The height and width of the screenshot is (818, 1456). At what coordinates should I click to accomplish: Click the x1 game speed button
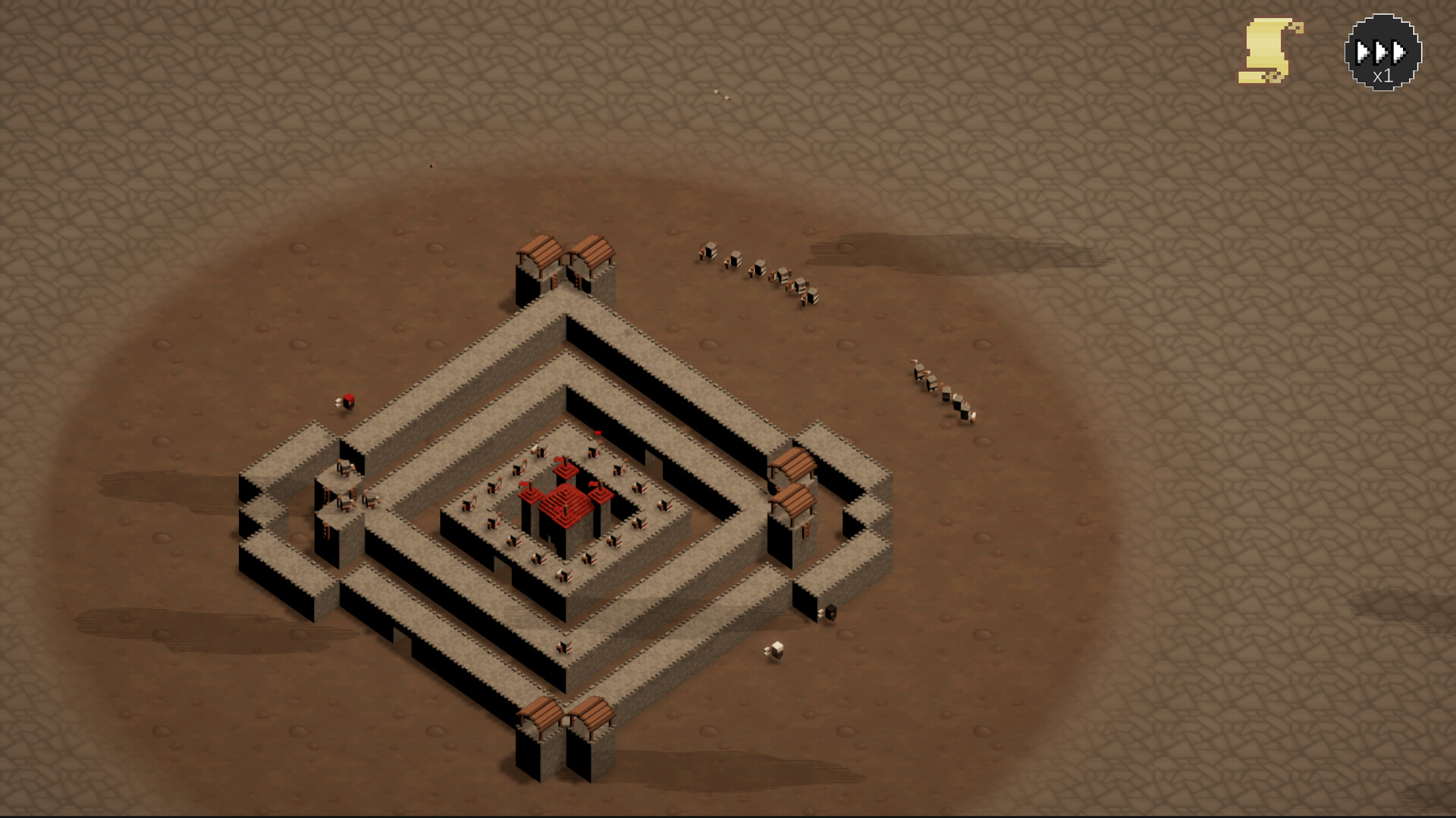click(1381, 51)
